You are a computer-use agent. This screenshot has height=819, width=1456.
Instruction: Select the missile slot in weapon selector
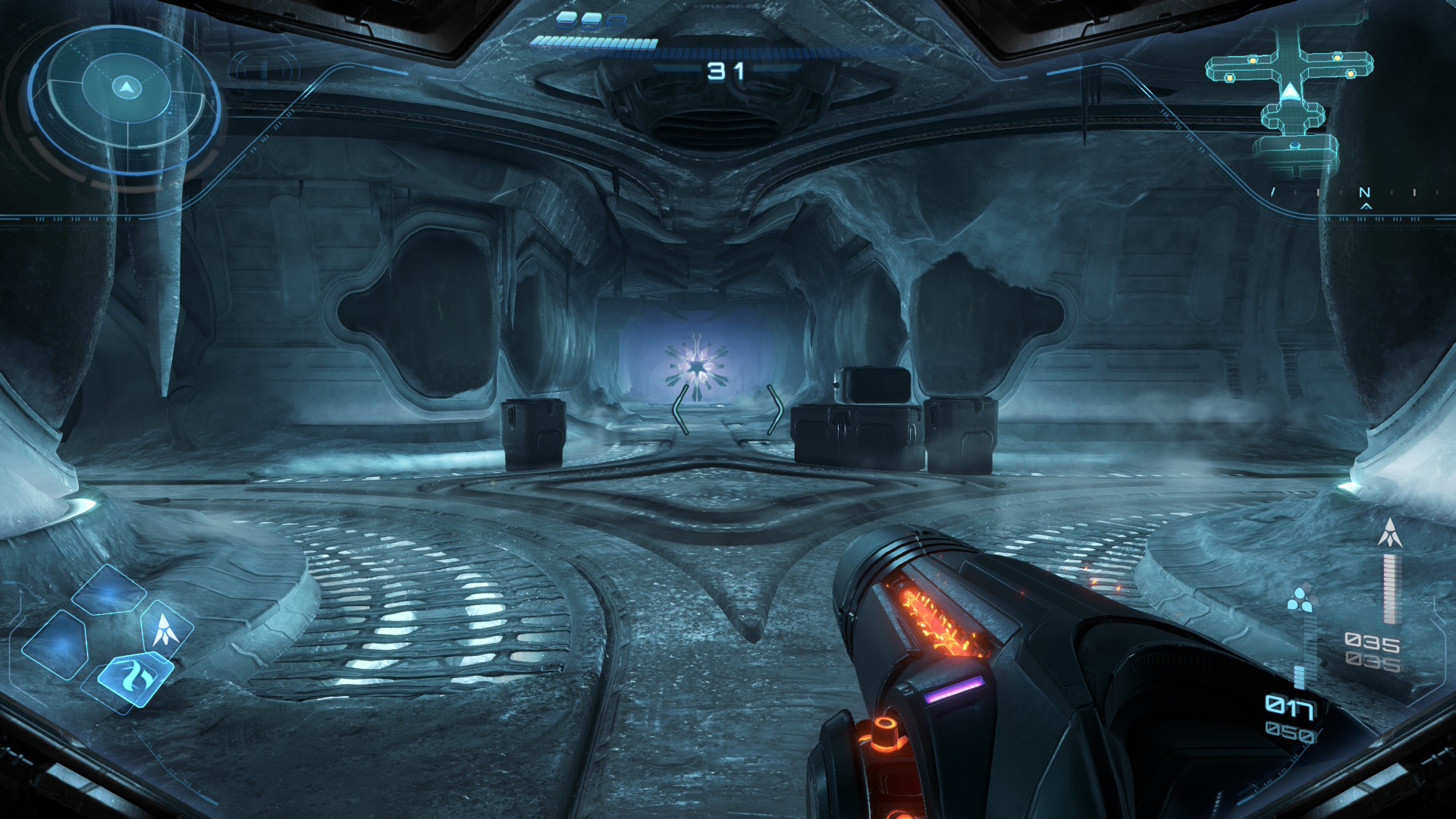coord(166,629)
